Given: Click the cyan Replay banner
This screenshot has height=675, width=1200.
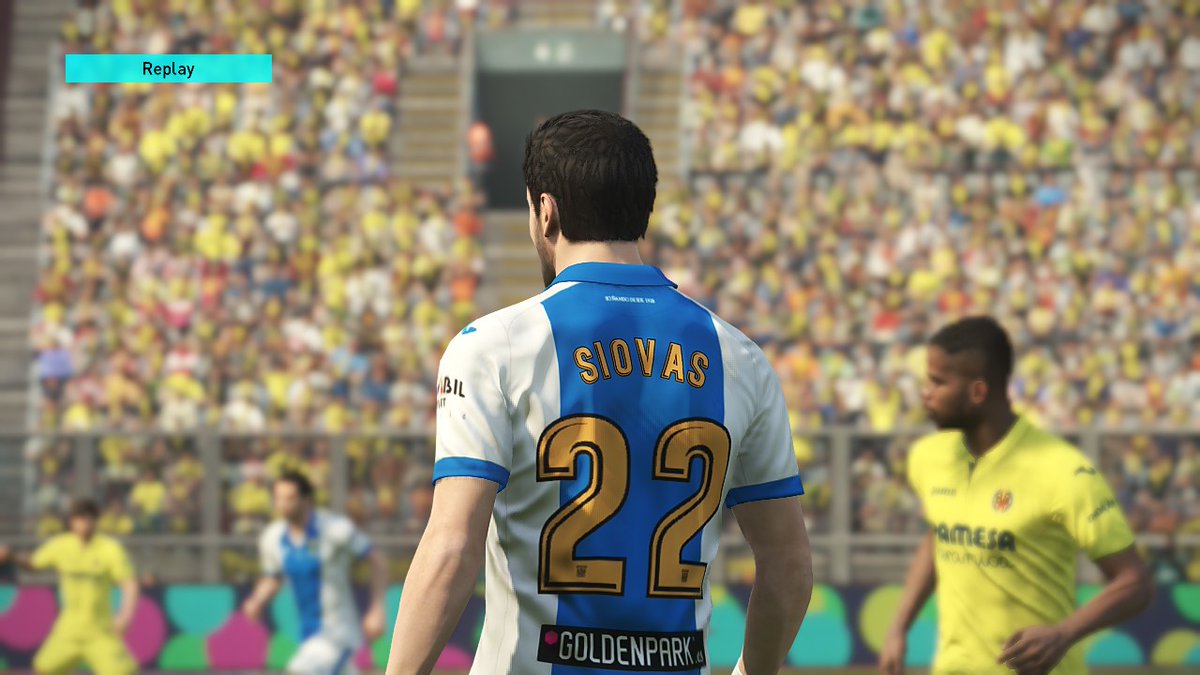Looking at the screenshot, I should pyautogui.click(x=168, y=69).
